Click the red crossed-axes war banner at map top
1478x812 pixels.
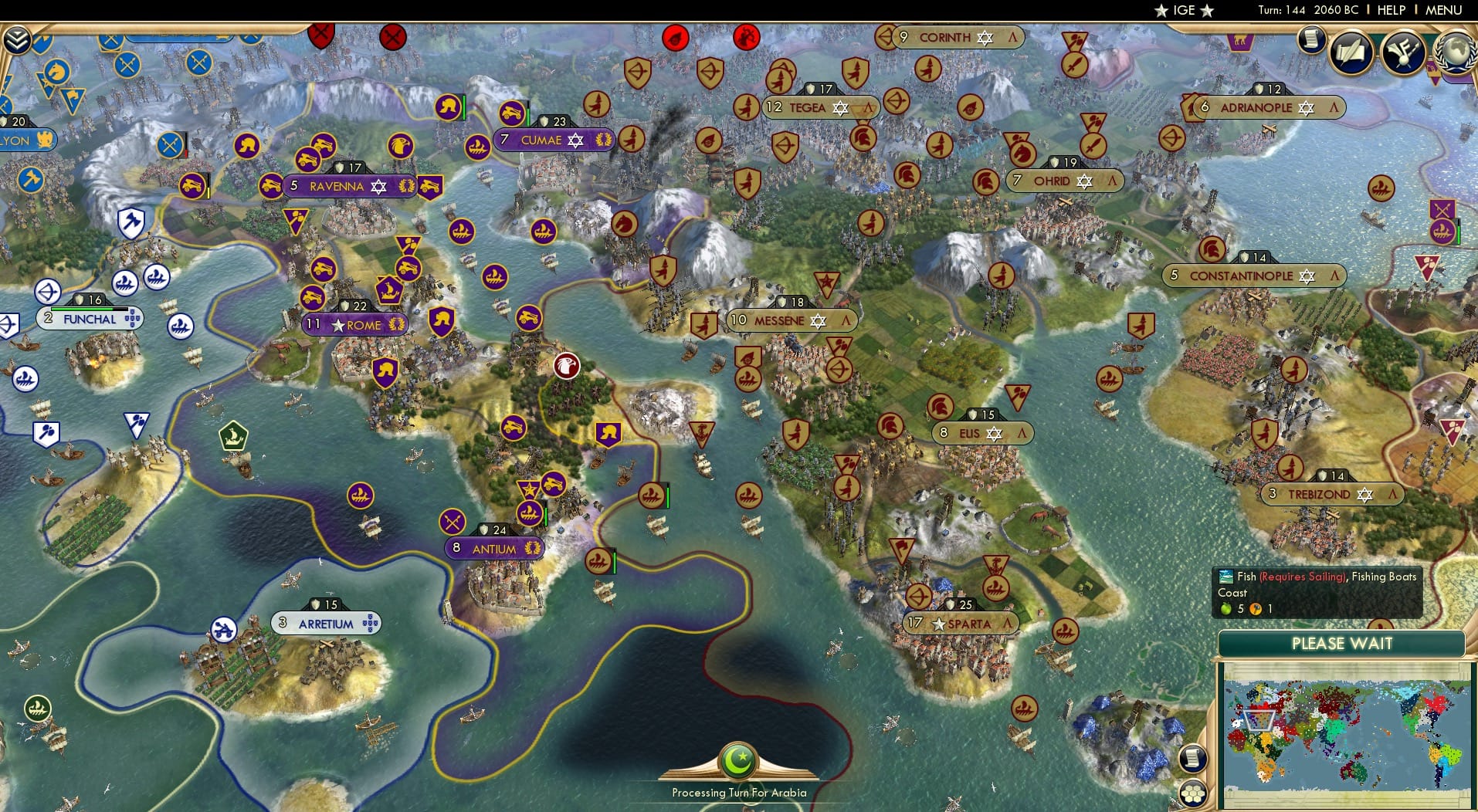tap(320, 34)
